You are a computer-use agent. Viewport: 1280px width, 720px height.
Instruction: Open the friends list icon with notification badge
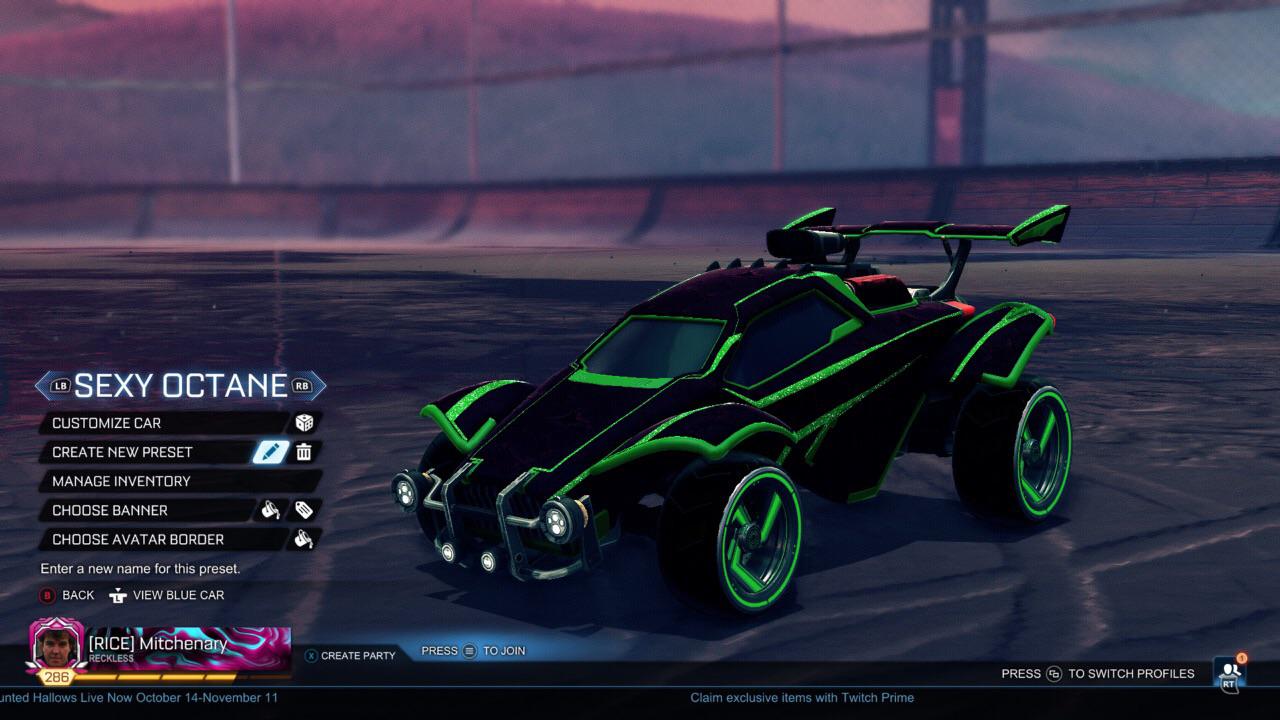click(1228, 673)
